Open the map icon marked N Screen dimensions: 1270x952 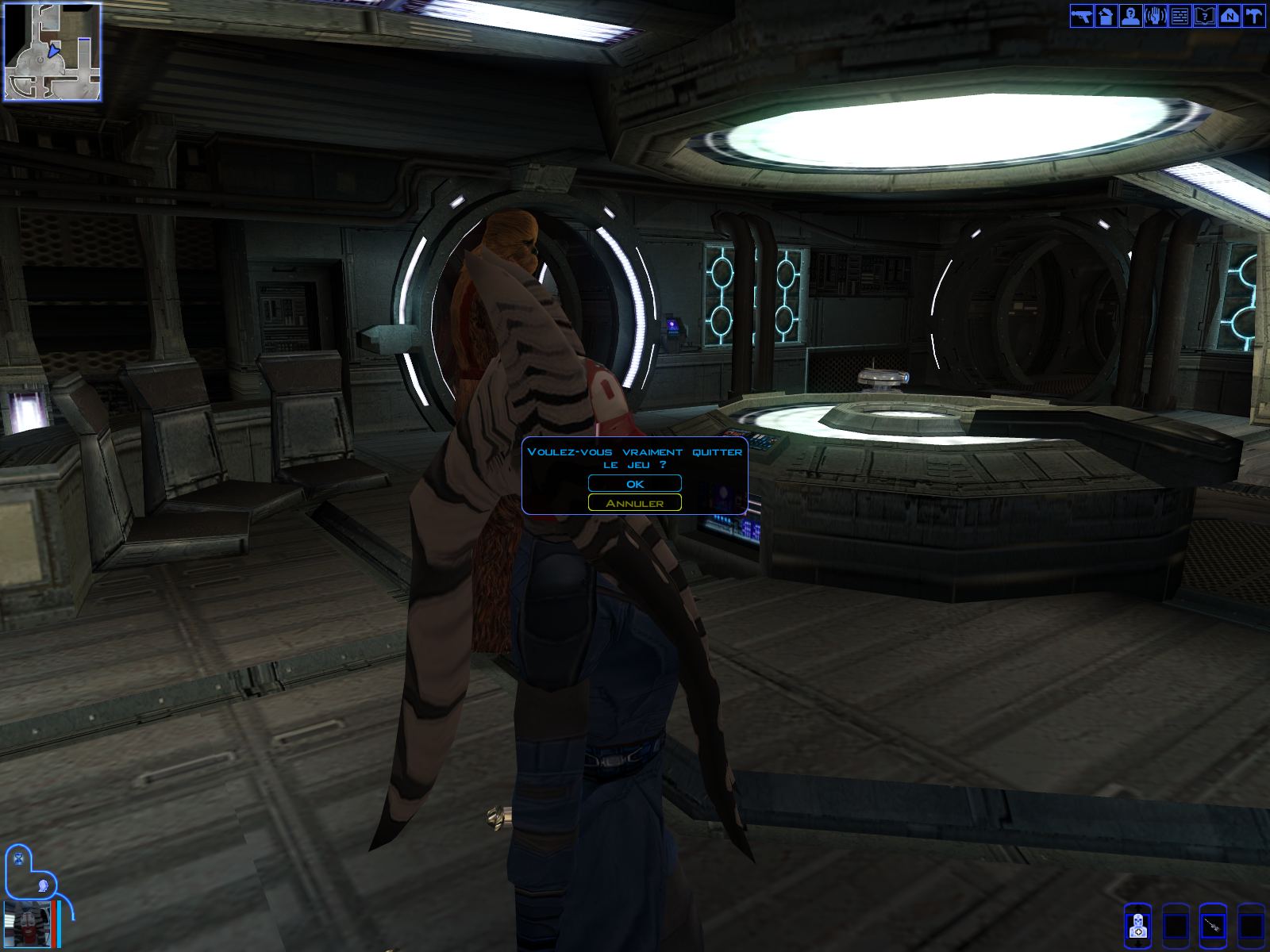click(1229, 16)
